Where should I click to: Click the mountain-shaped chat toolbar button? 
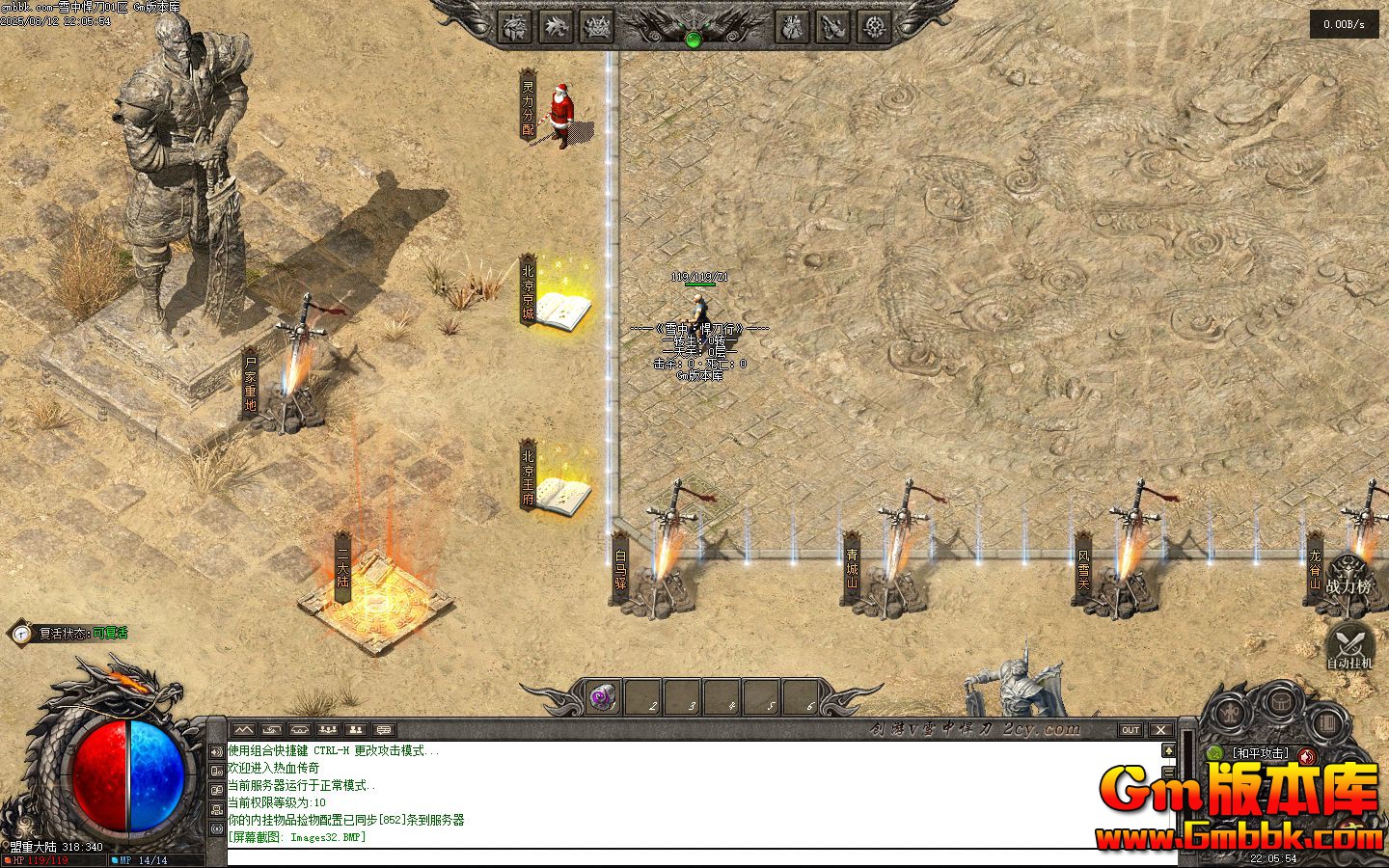[x=242, y=730]
